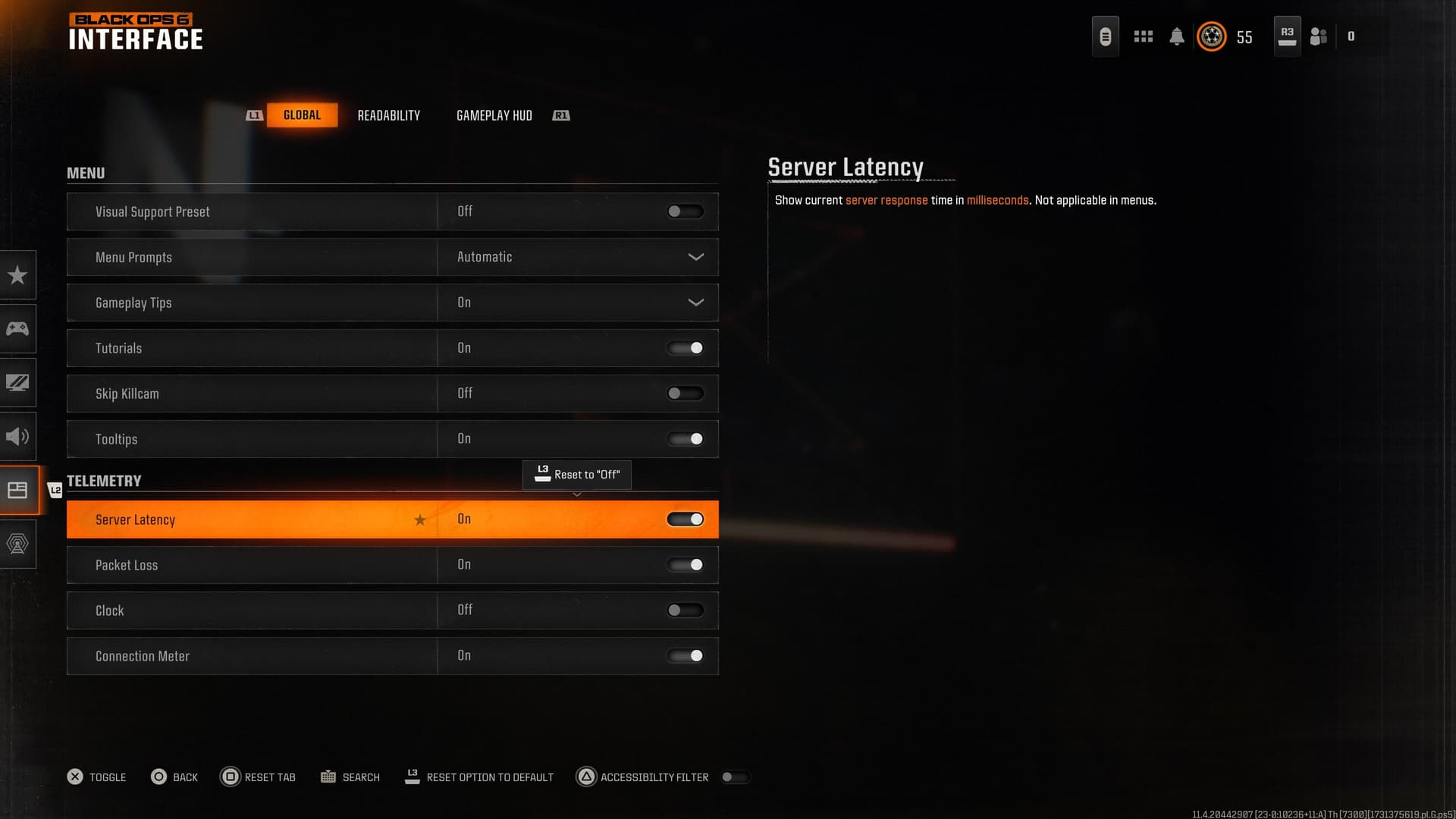Open the Favorites settings via star icon

[18, 275]
